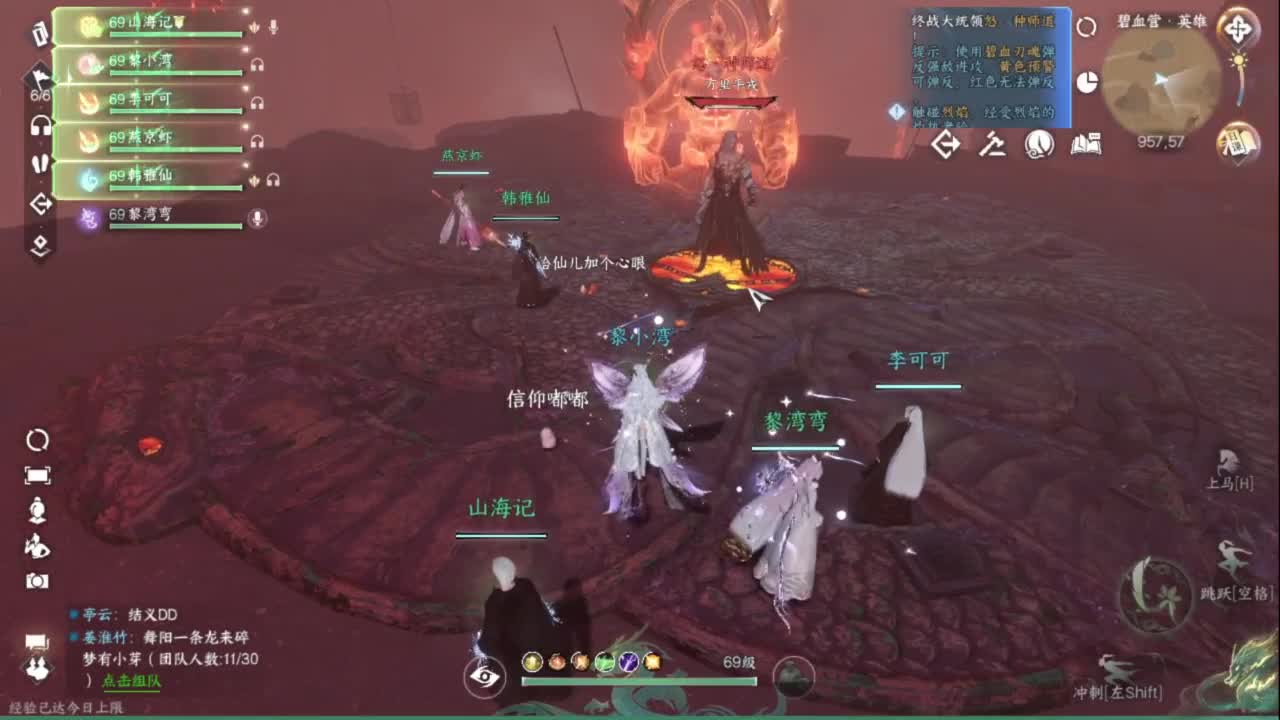Open the quest book icon in left sidebar
The width and height of the screenshot is (1280, 720).
pyautogui.click(x=38, y=35)
